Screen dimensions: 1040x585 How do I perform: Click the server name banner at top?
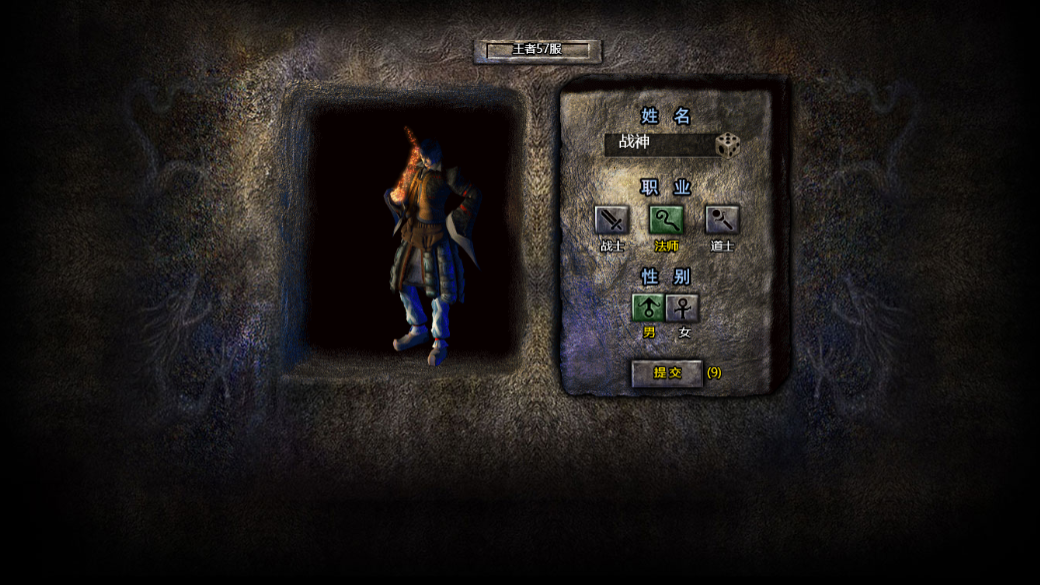tap(537, 50)
